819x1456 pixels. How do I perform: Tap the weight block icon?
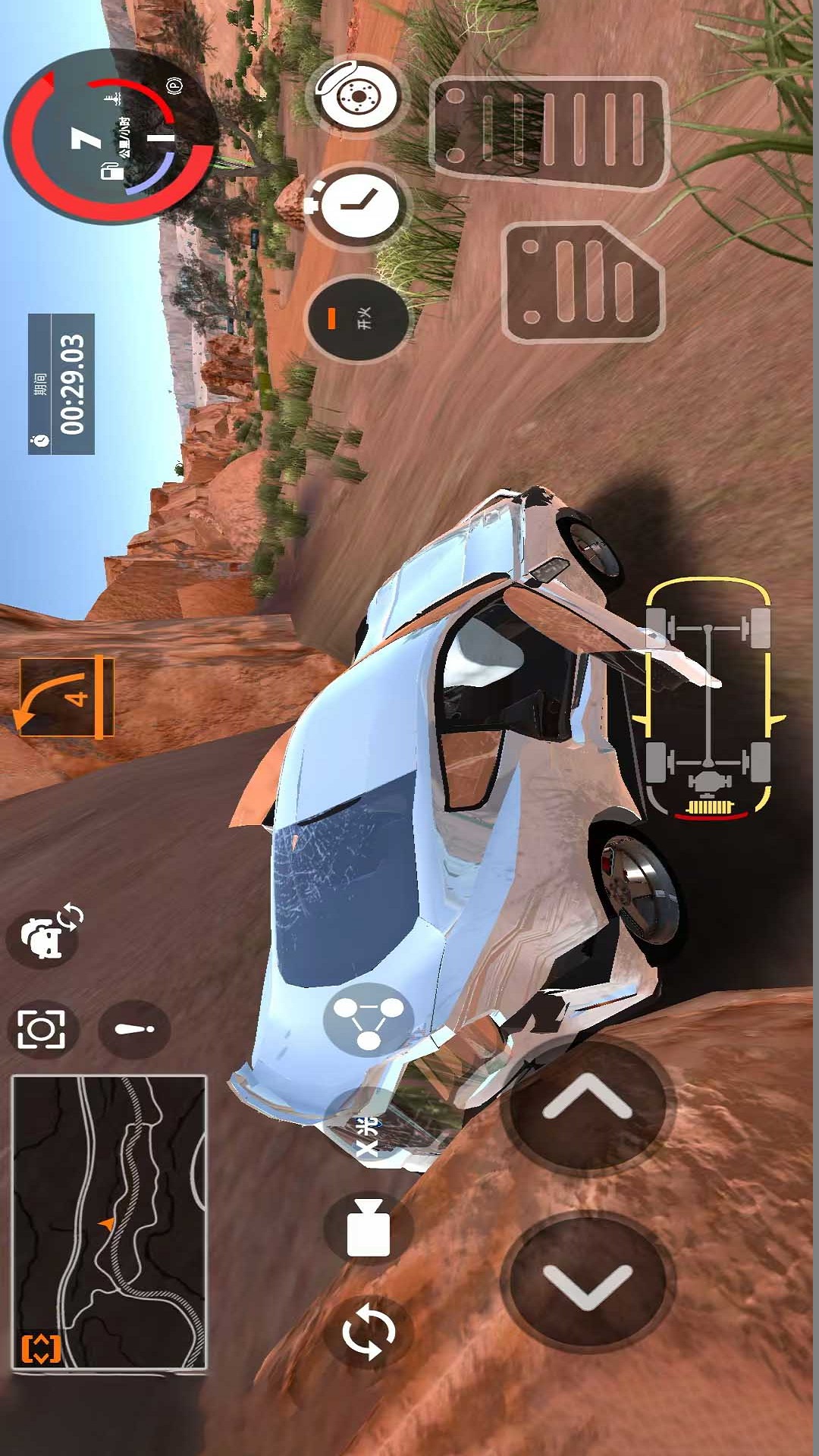pyautogui.click(x=369, y=1229)
